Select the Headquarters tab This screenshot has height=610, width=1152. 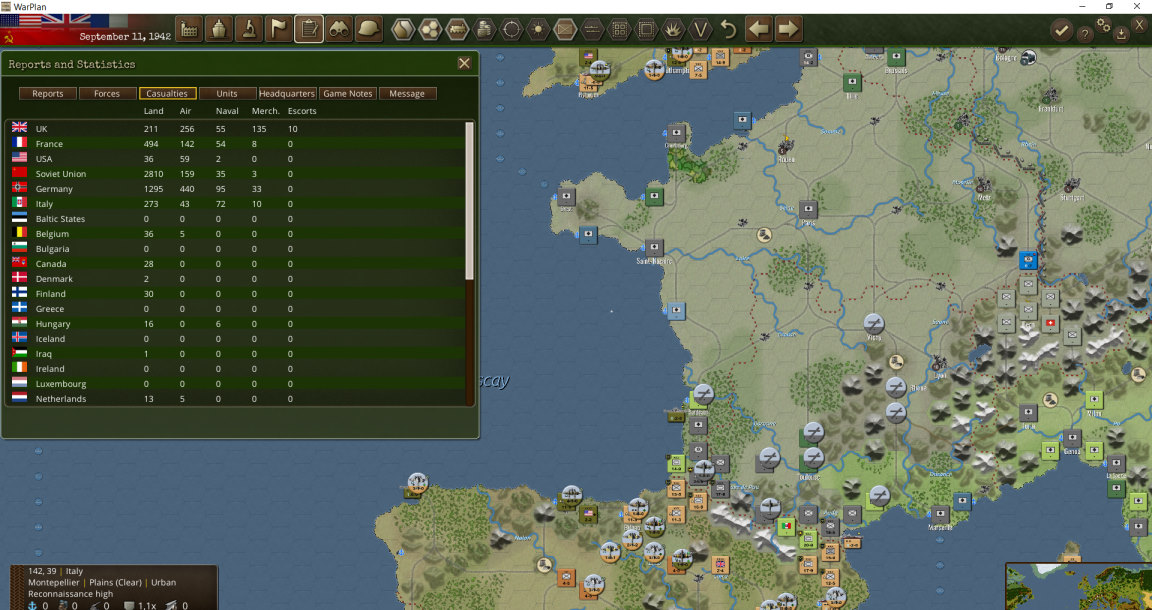point(287,94)
